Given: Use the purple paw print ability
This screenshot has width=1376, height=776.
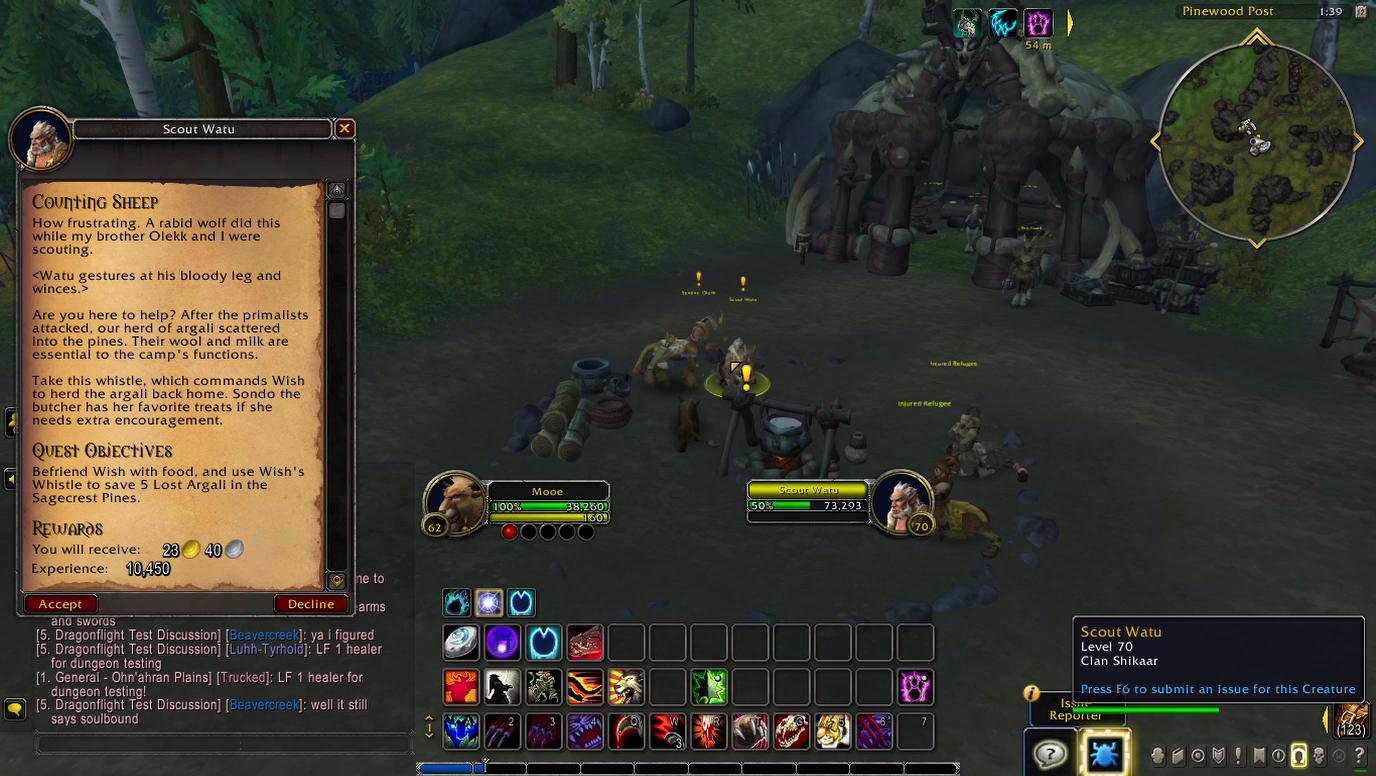Looking at the screenshot, I should click(915, 687).
